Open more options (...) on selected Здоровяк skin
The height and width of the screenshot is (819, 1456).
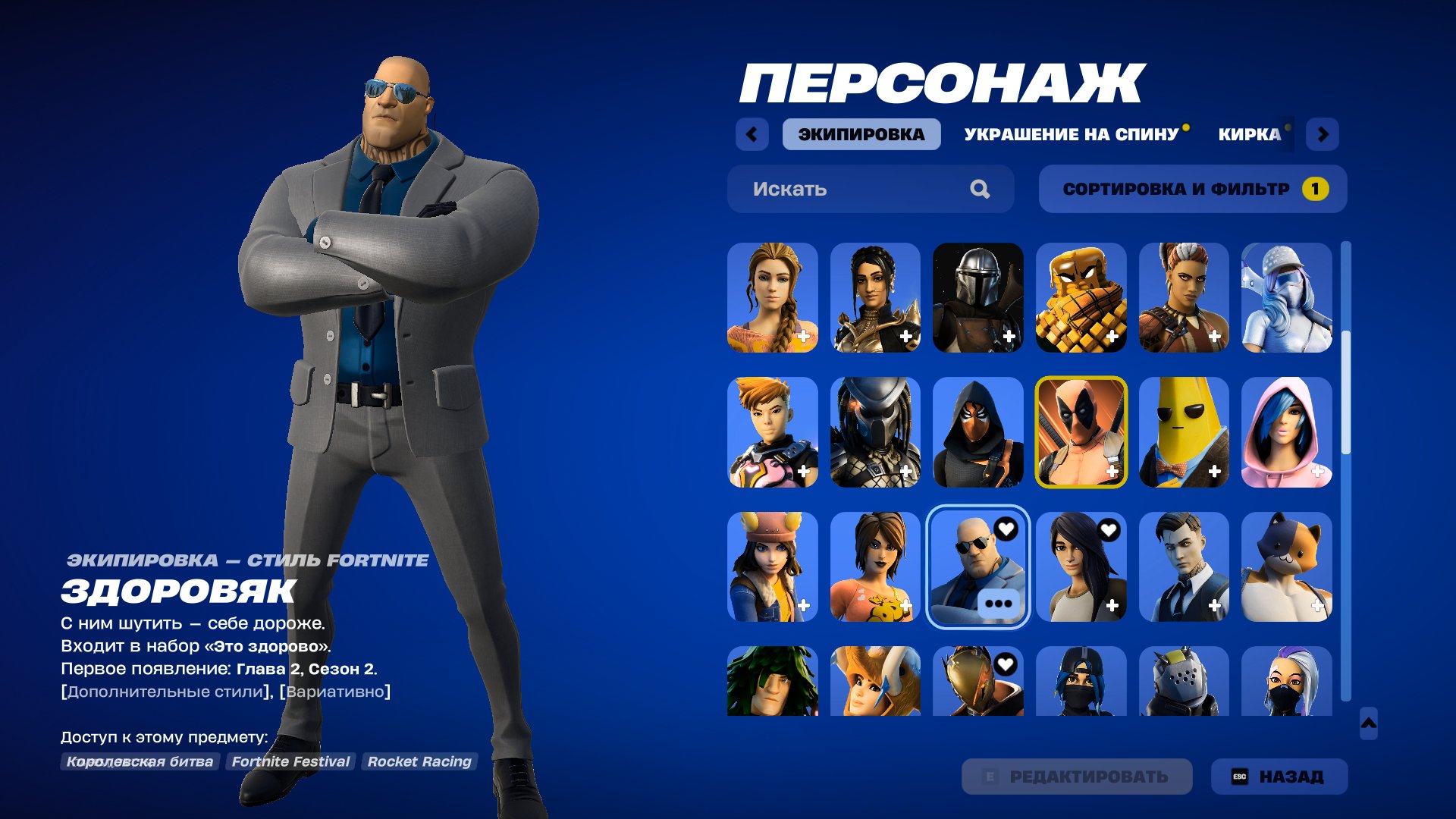coord(999,604)
